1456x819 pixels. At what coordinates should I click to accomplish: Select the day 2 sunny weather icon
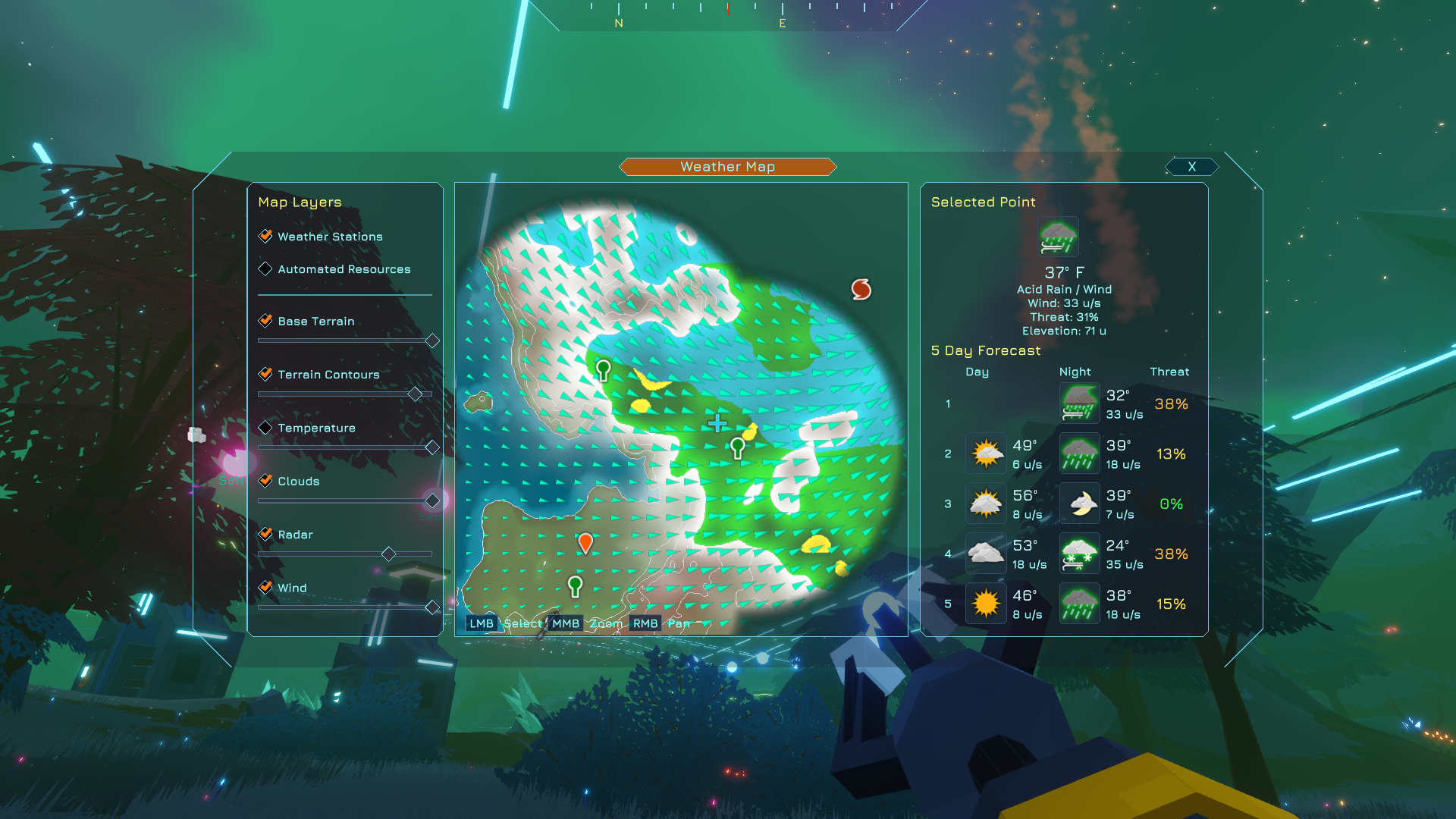click(x=985, y=453)
